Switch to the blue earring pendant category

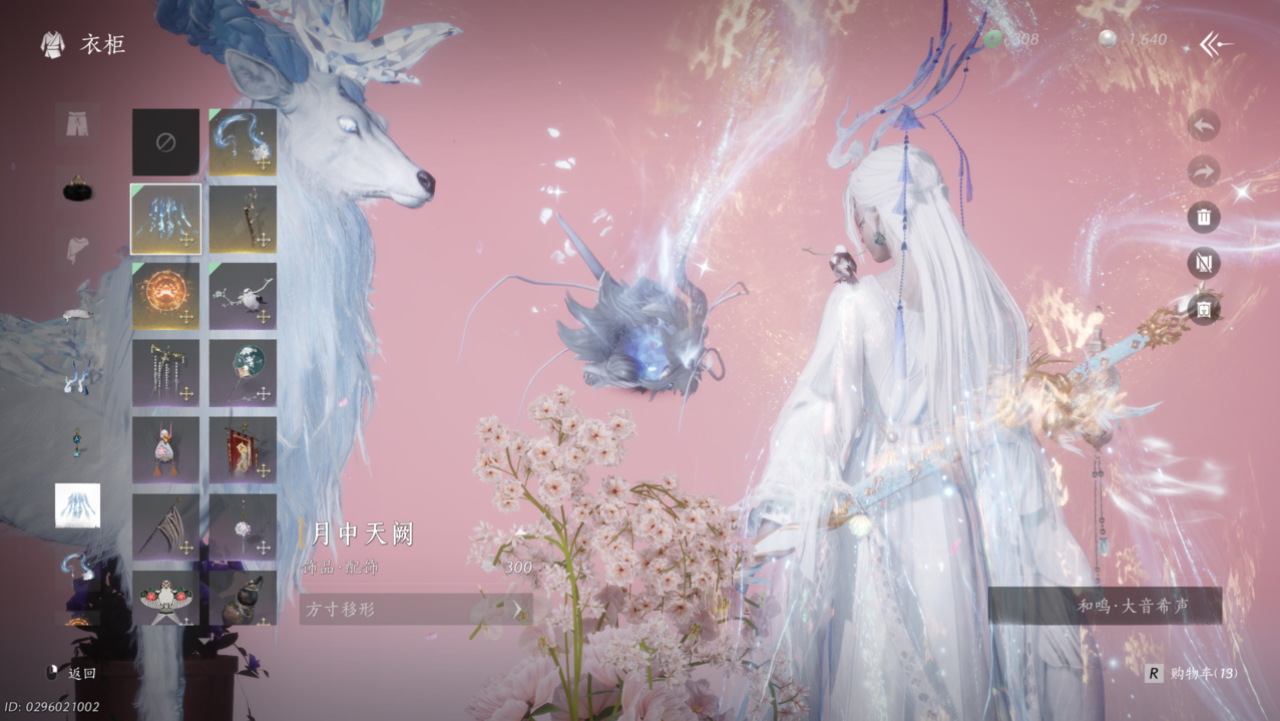point(77,441)
